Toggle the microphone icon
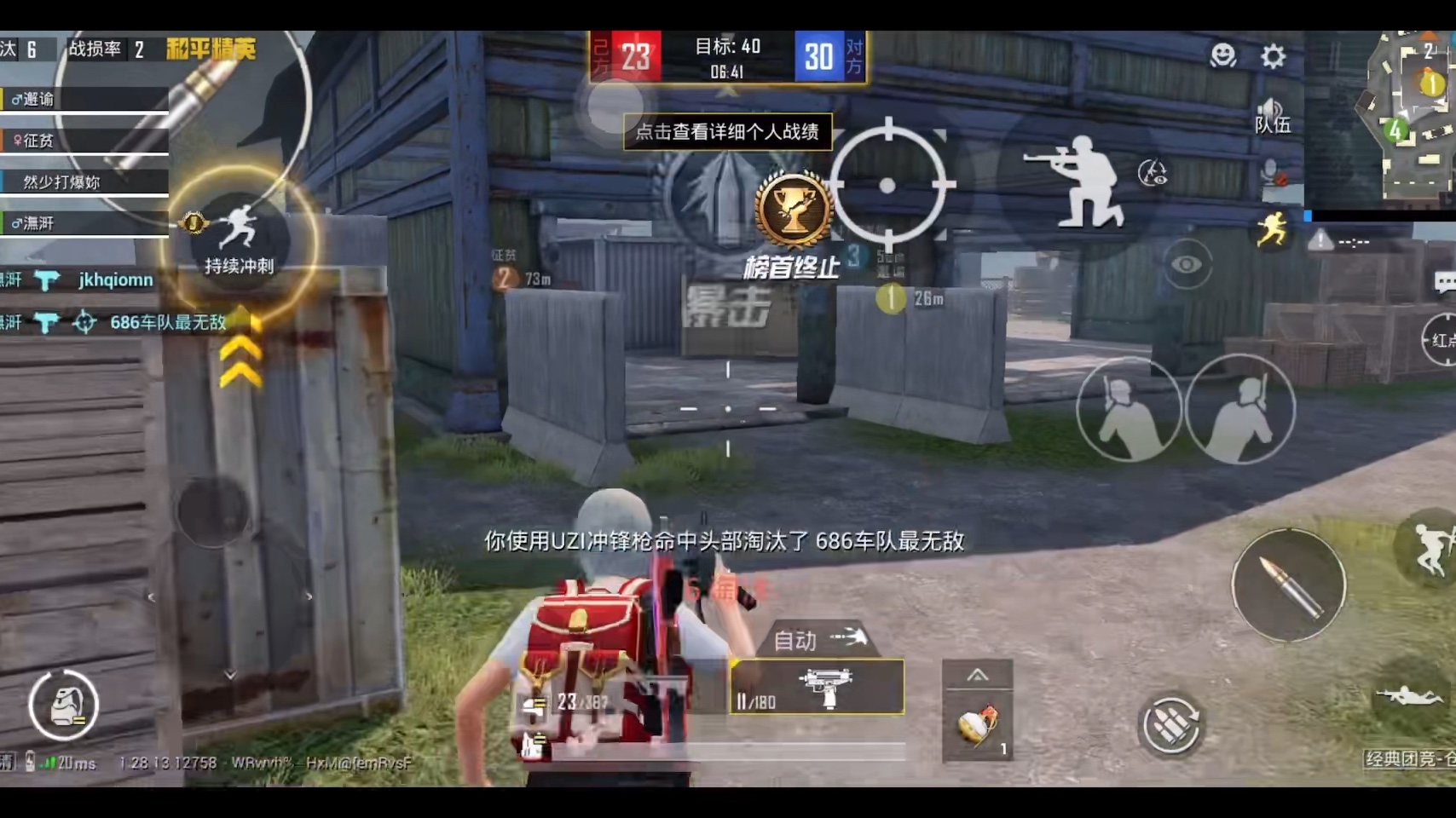 click(x=1272, y=173)
